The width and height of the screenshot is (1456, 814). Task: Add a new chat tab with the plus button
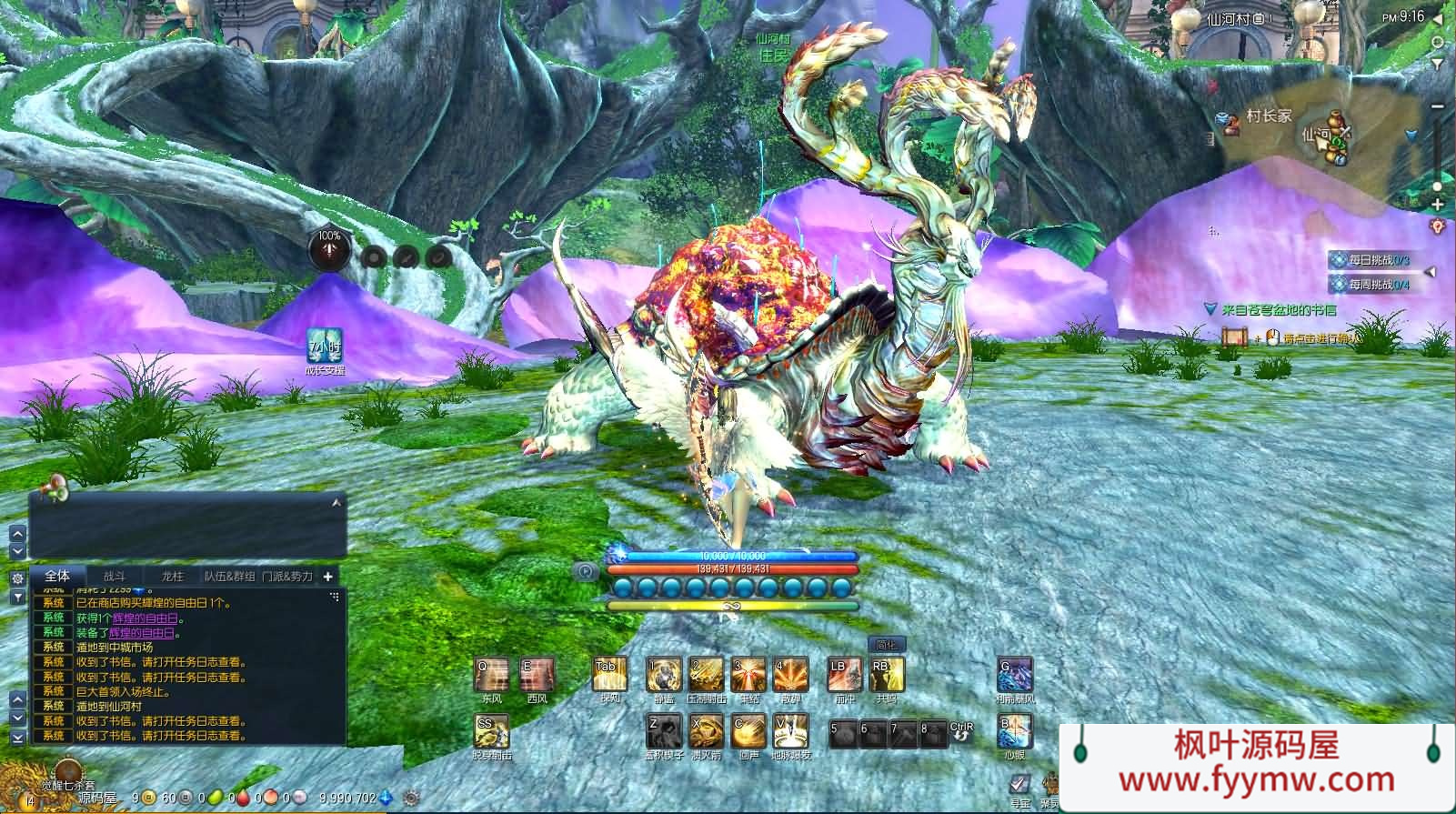click(x=327, y=576)
